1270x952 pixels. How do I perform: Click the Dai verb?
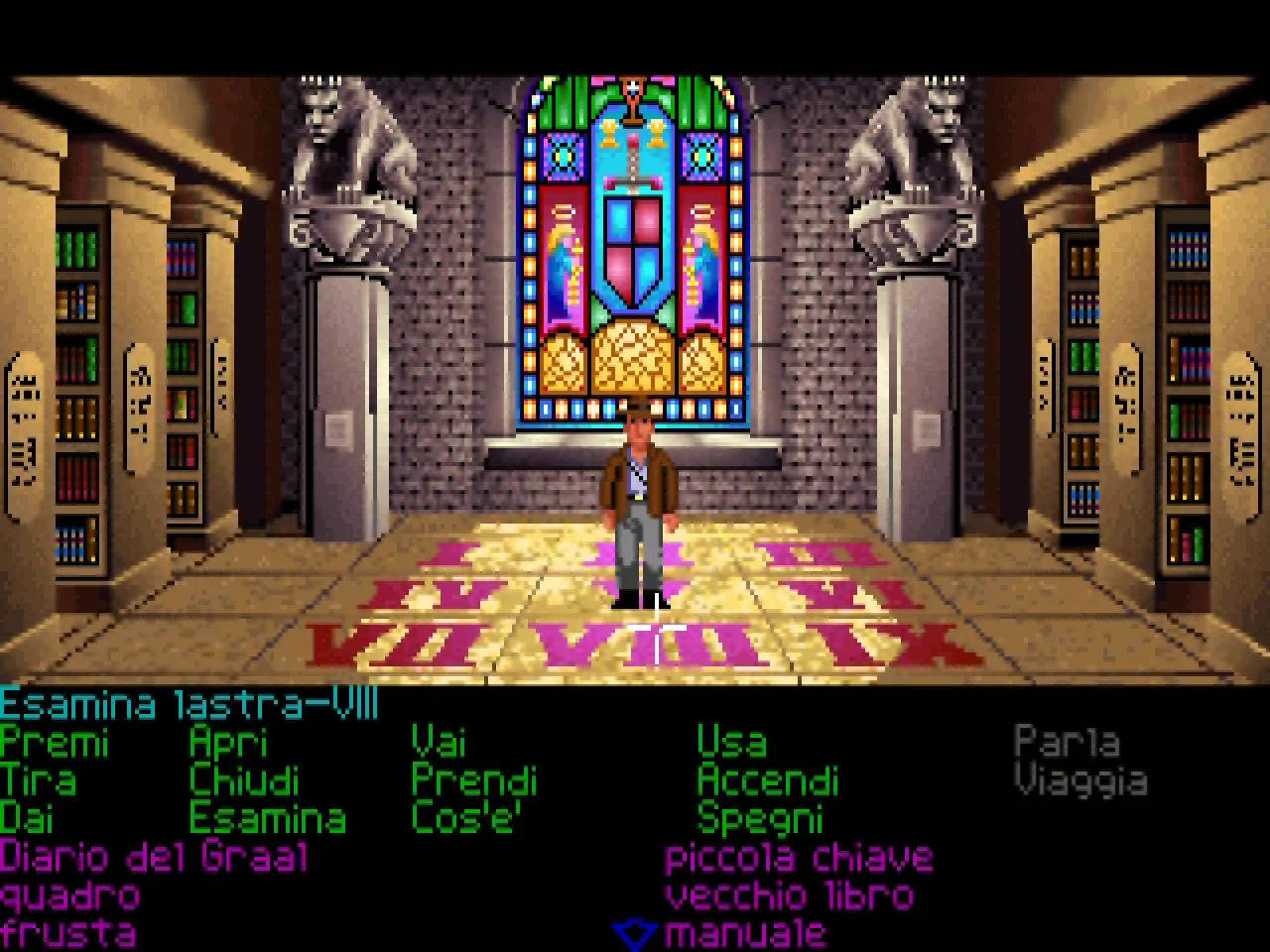(x=27, y=819)
